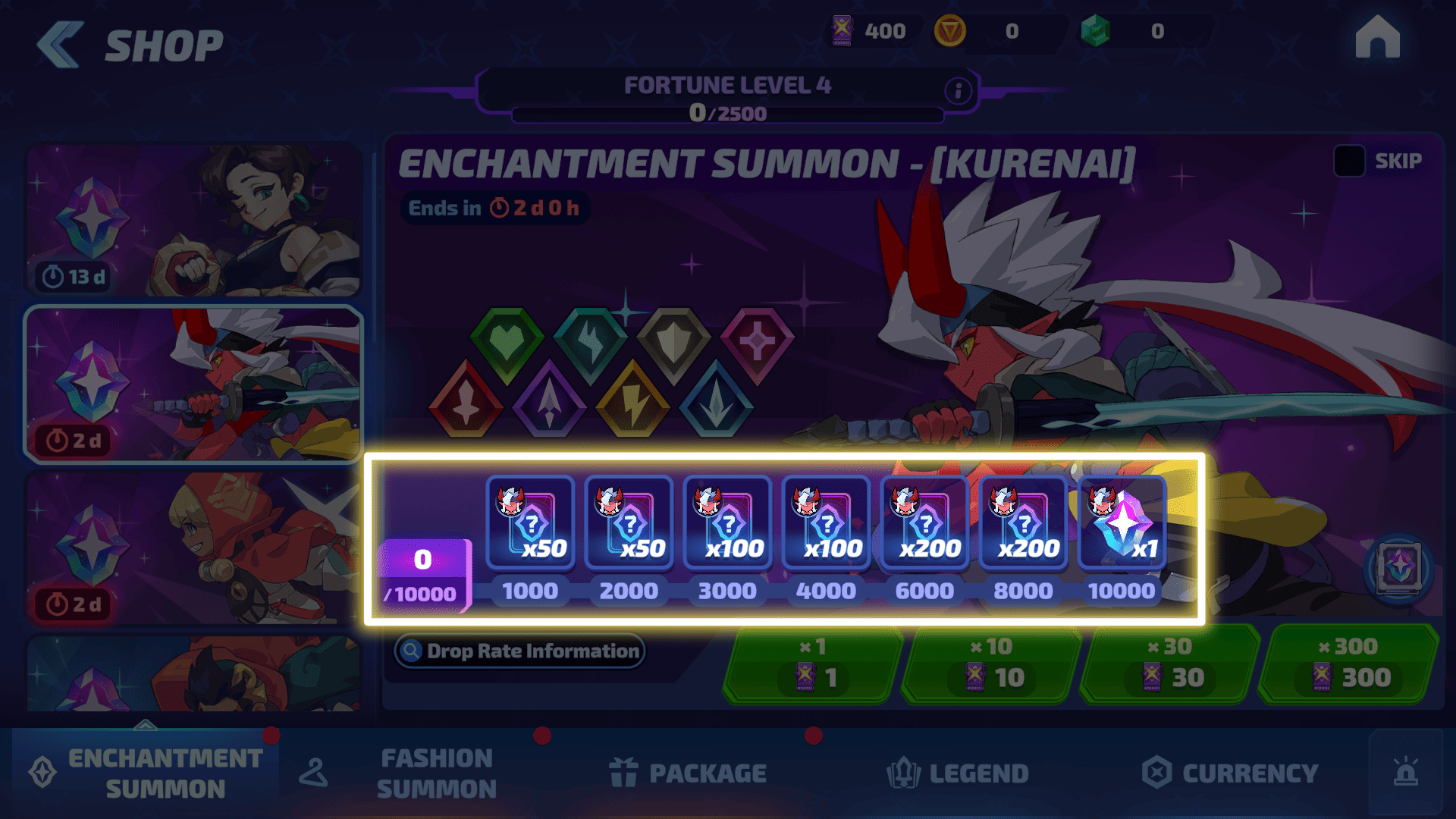Open the enchantment book icon
Viewport: 1456px width, 819px height.
[x=1398, y=567]
